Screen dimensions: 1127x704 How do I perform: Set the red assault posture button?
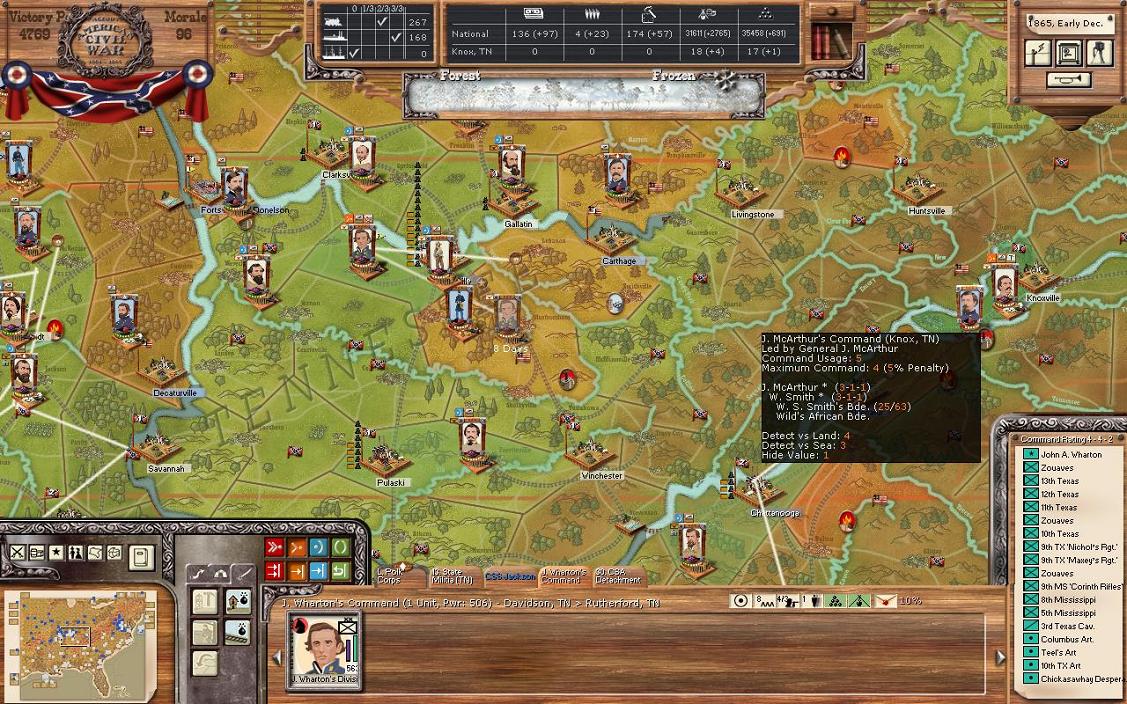pos(274,547)
